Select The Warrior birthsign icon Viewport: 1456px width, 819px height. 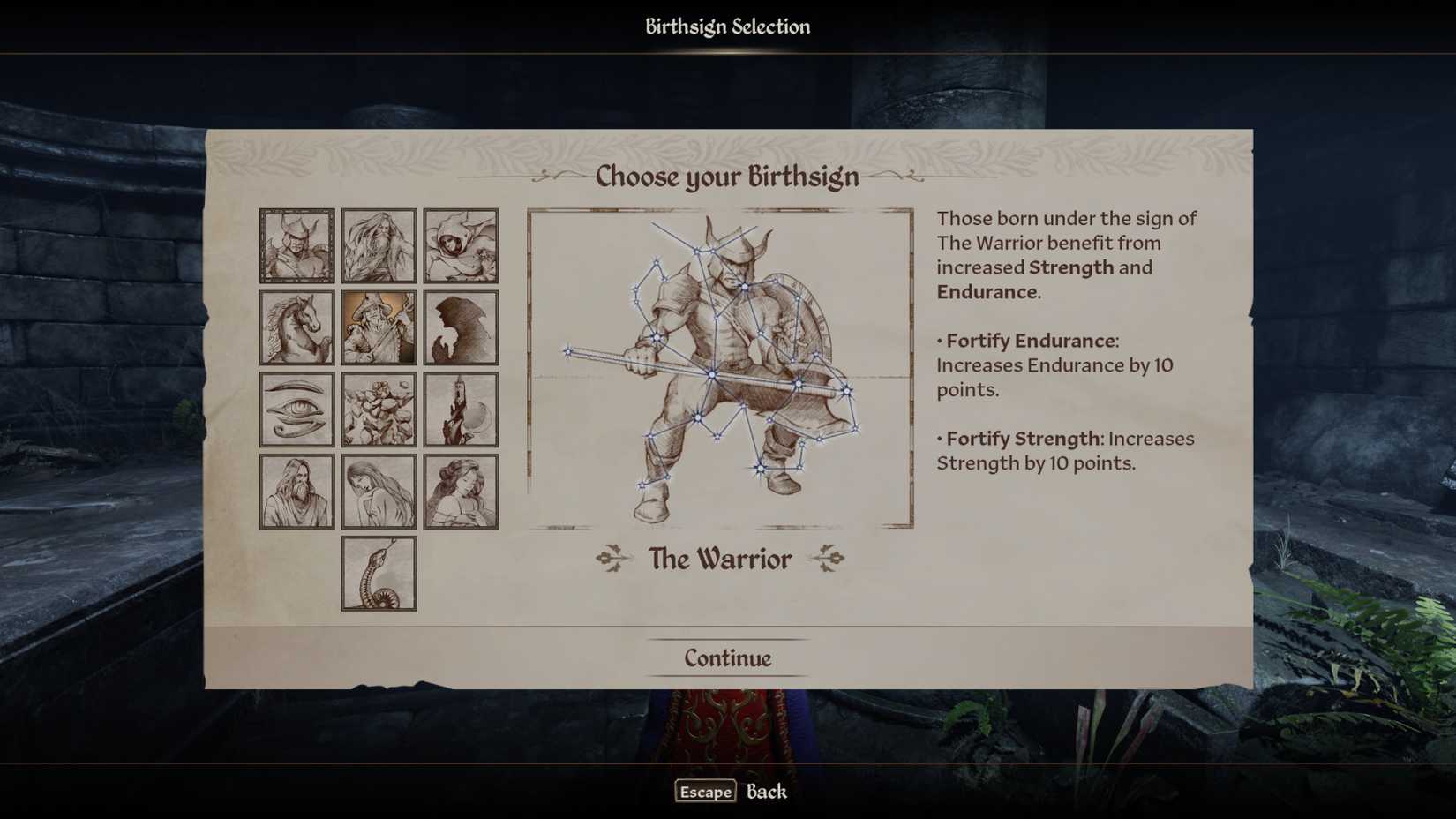[x=296, y=245]
